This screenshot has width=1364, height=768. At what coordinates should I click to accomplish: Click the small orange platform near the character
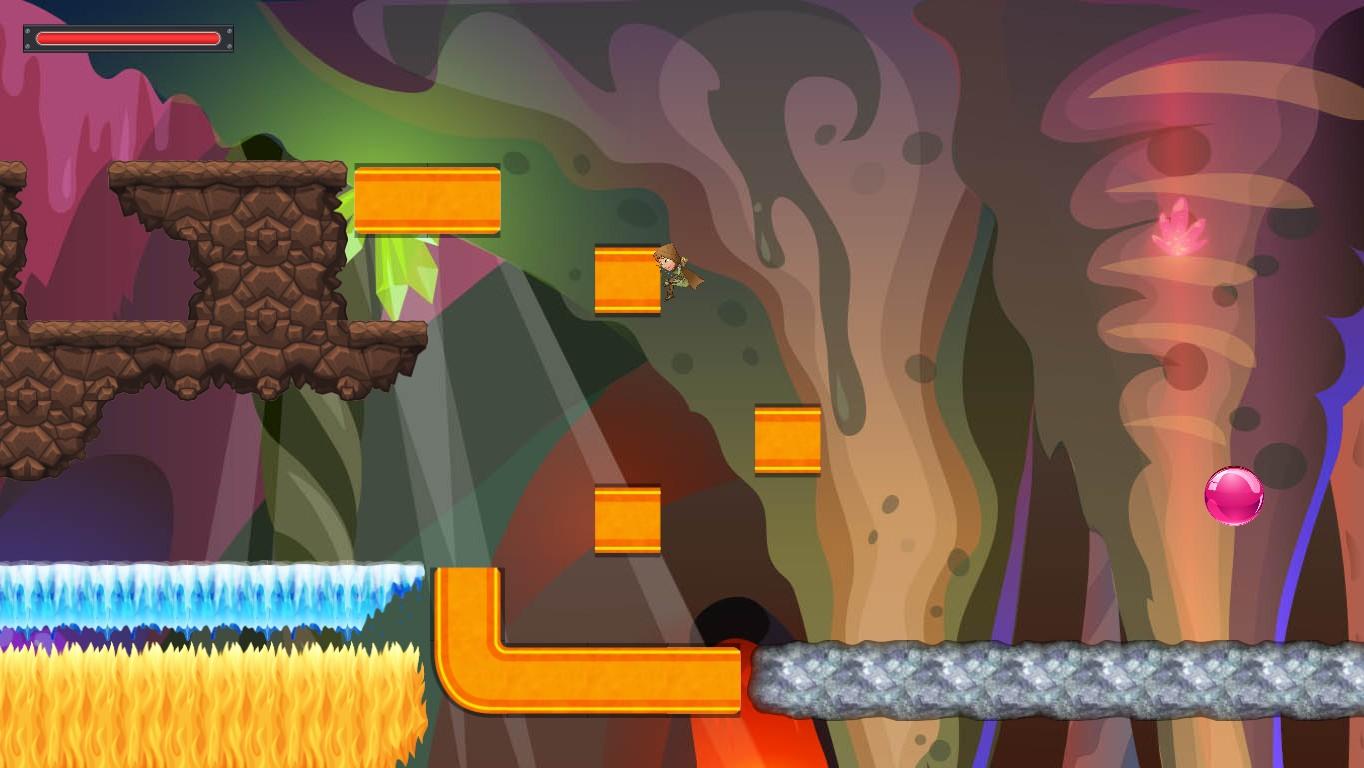627,280
